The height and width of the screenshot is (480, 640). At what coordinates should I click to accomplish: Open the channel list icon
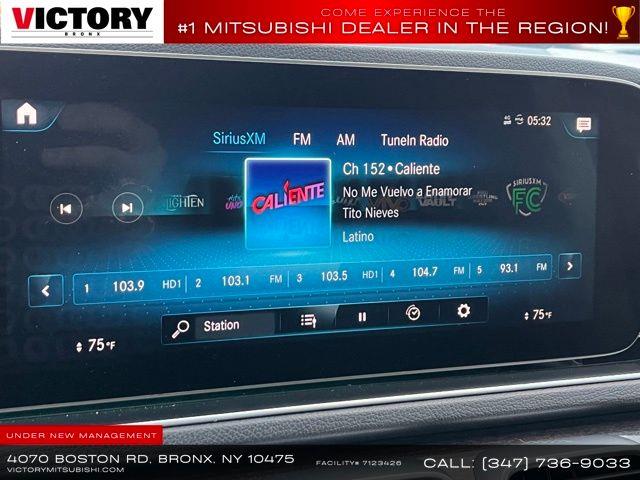(x=309, y=320)
